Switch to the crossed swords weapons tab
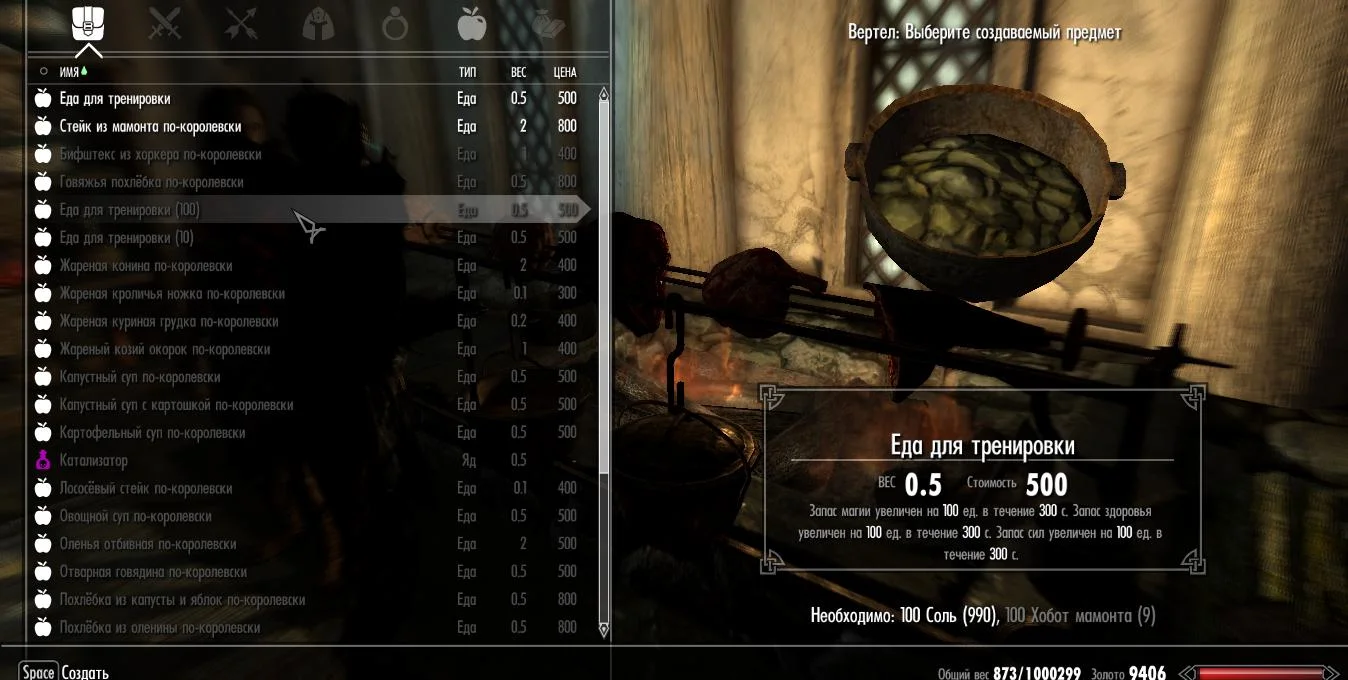Viewport: 1348px width, 680px height. tap(165, 24)
